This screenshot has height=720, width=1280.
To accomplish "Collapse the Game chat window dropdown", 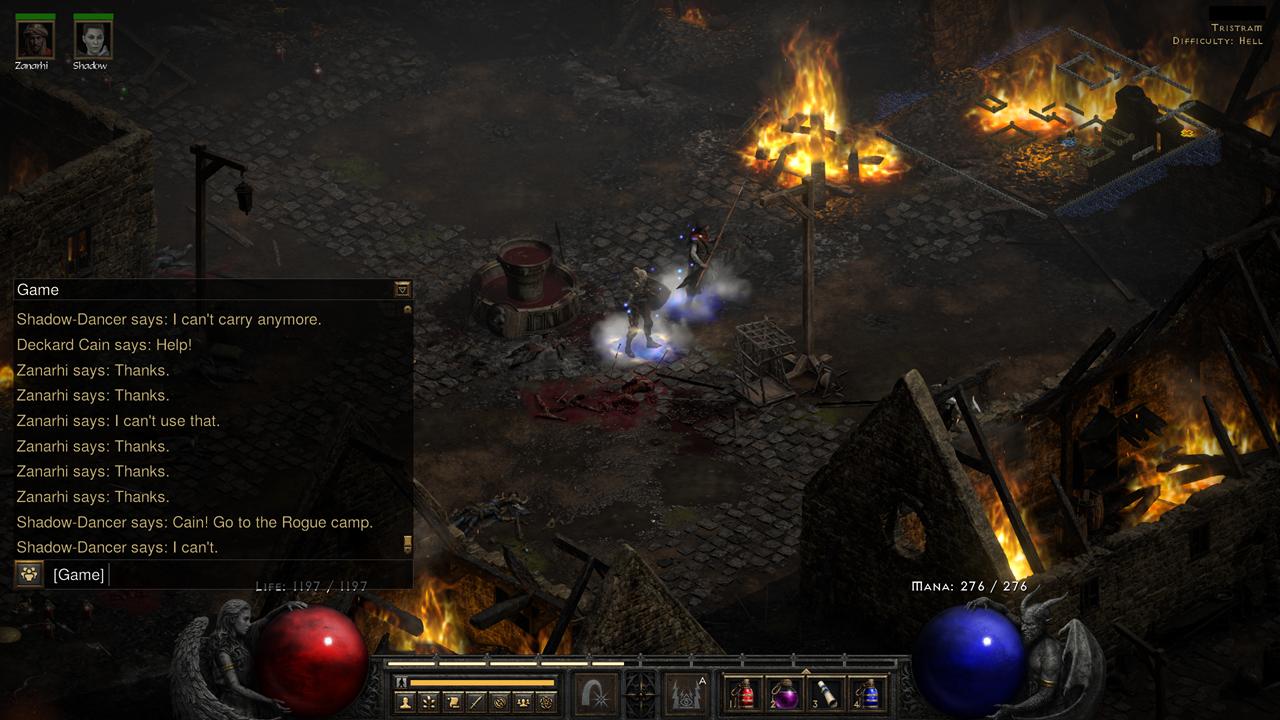I will 402,289.
